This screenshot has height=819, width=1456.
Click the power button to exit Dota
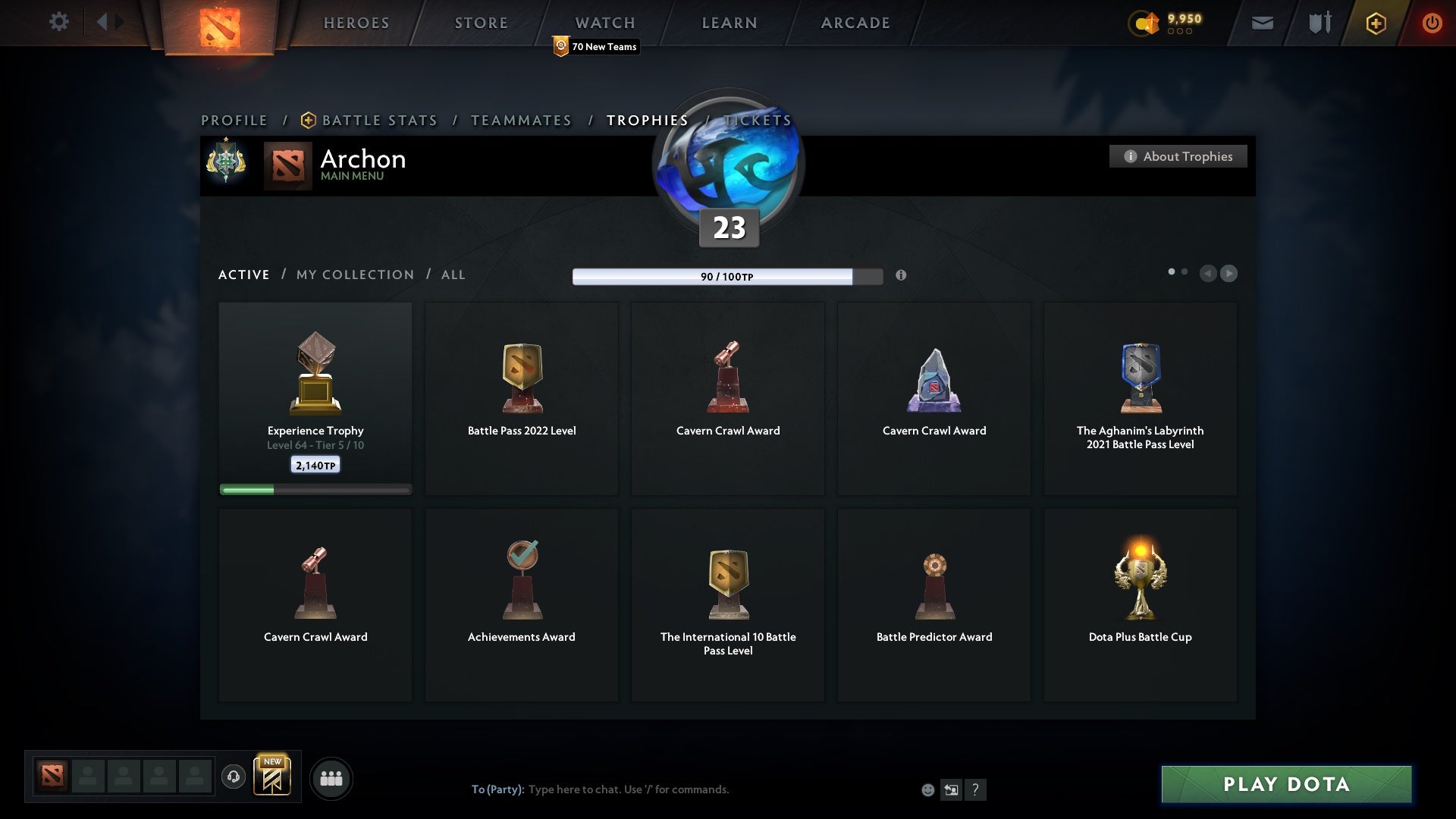point(1432,23)
